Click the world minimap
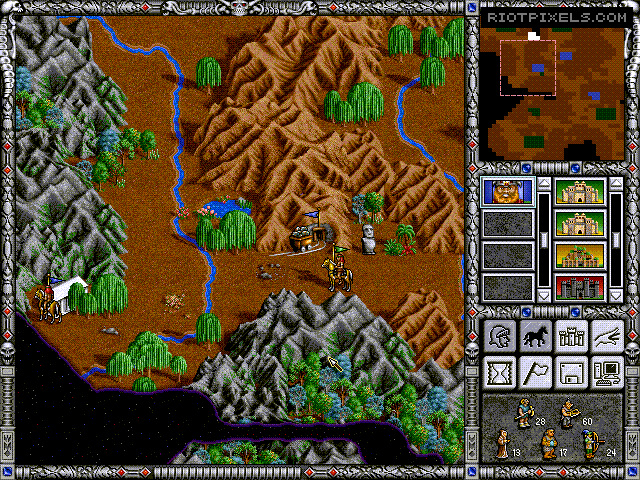The height and width of the screenshot is (480, 640). pyautogui.click(x=552, y=84)
